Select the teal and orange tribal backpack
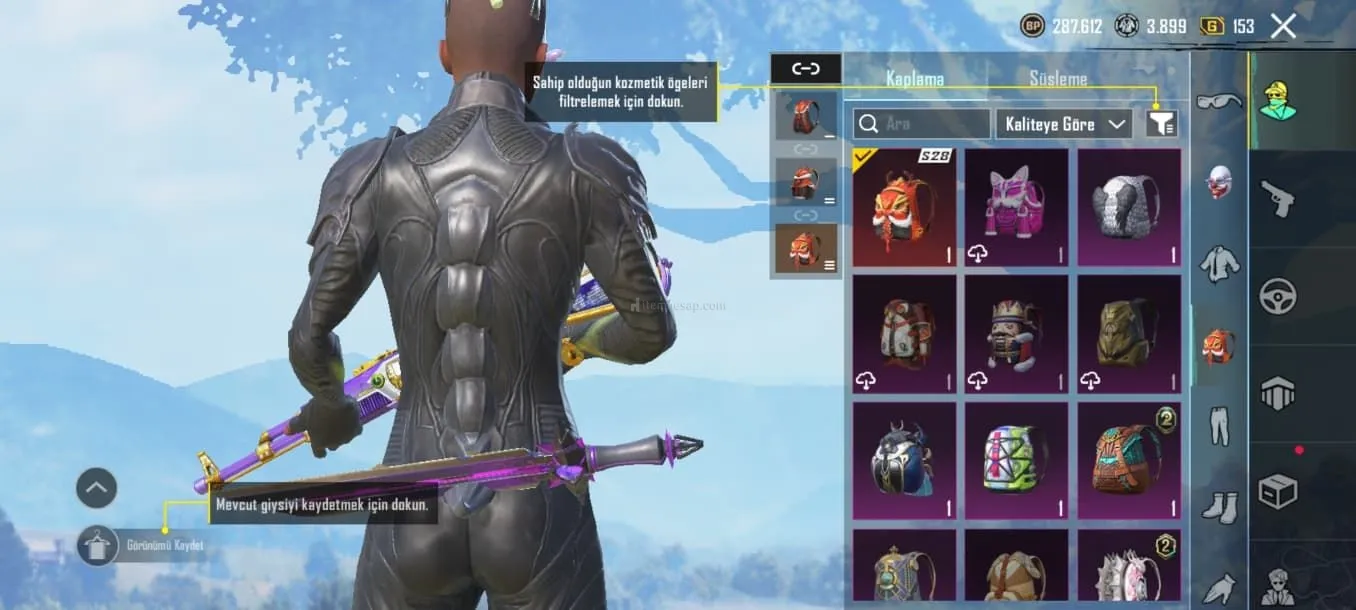The image size is (1356, 610). (1128, 460)
